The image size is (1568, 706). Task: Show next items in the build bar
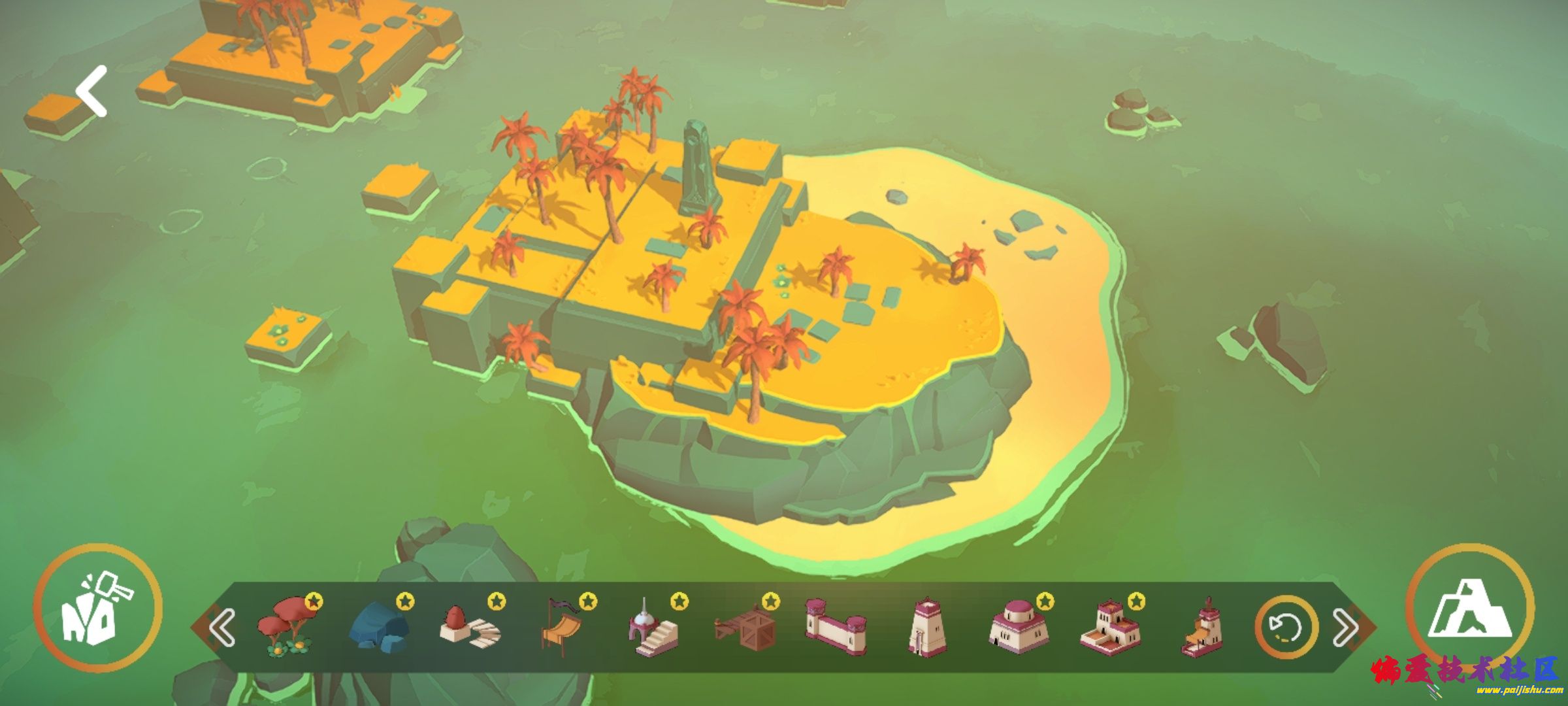[1345, 628]
